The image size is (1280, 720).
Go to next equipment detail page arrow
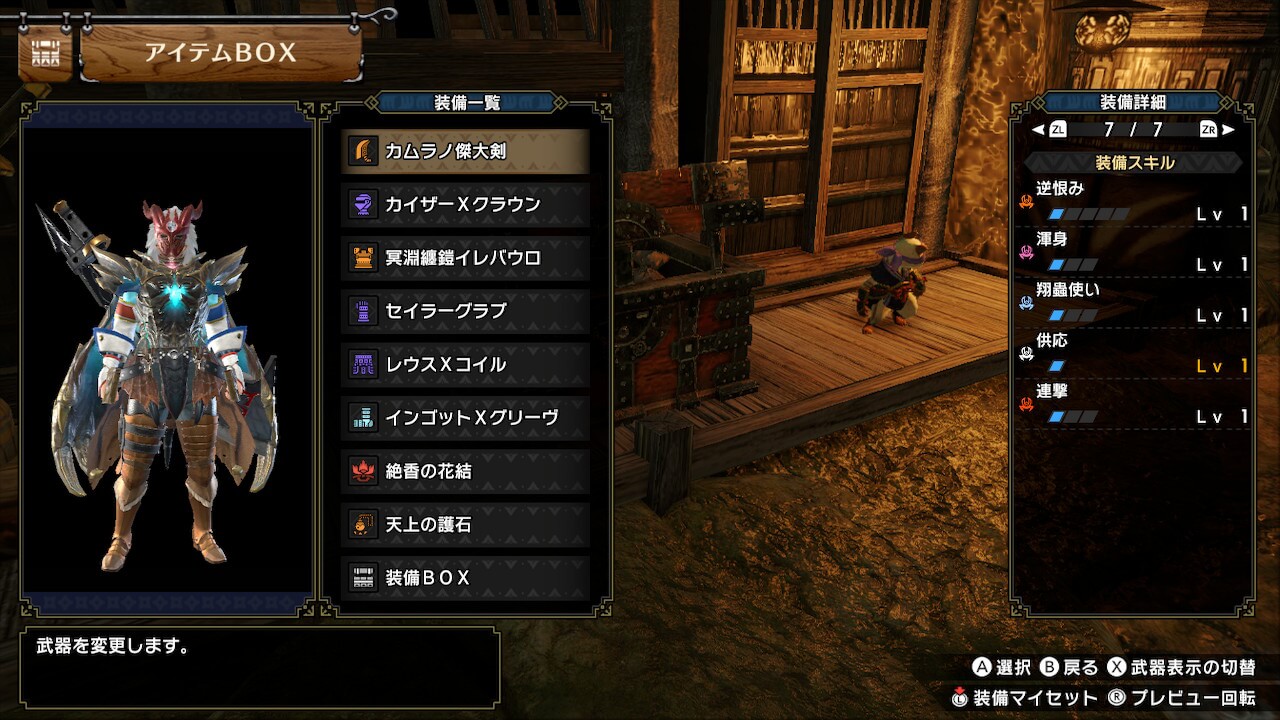click(x=1227, y=129)
